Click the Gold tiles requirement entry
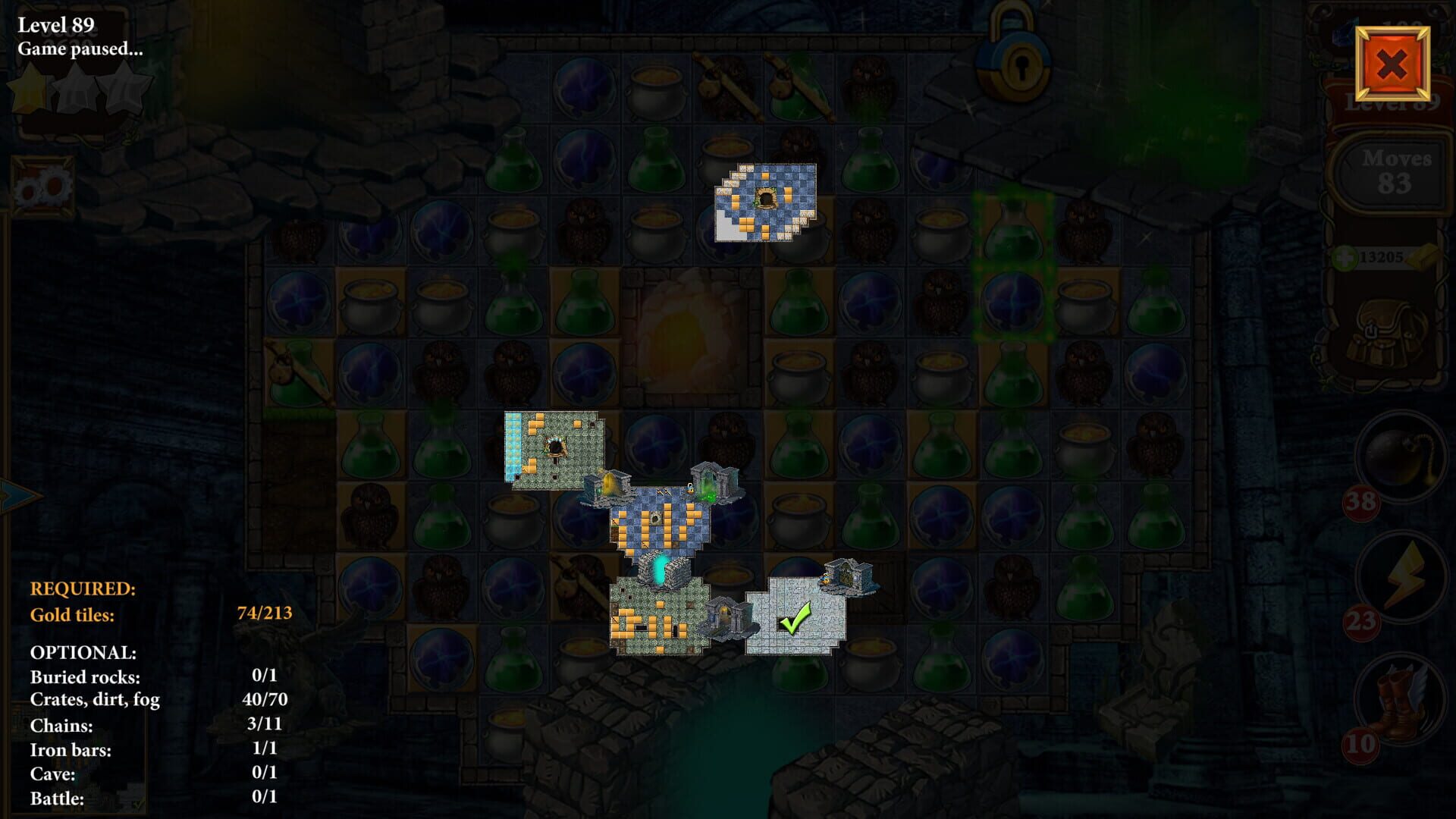Image resolution: width=1456 pixels, height=819 pixels. [72, 616]
